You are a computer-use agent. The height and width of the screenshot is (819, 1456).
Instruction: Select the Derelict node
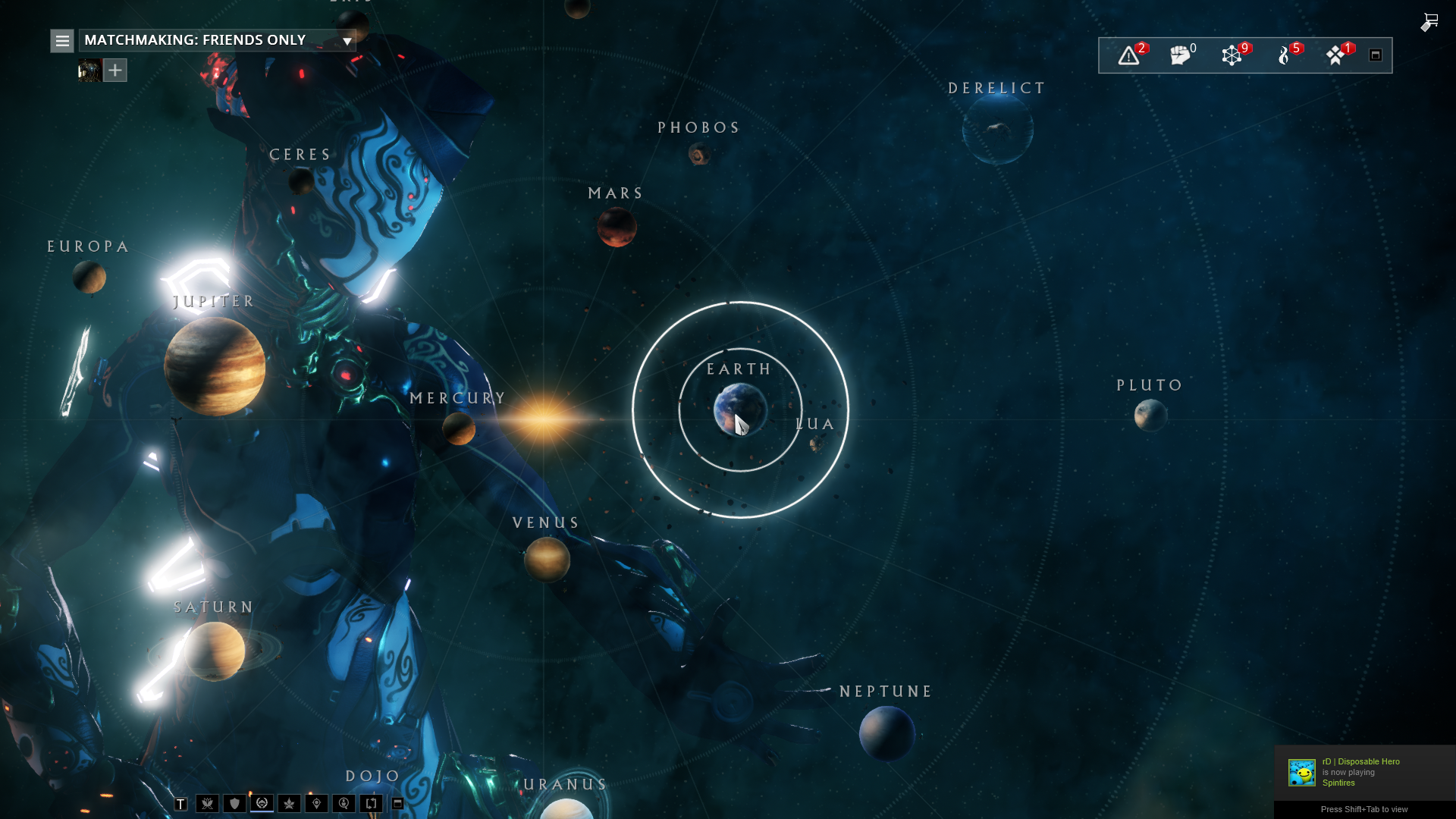(x=997, y=130)
